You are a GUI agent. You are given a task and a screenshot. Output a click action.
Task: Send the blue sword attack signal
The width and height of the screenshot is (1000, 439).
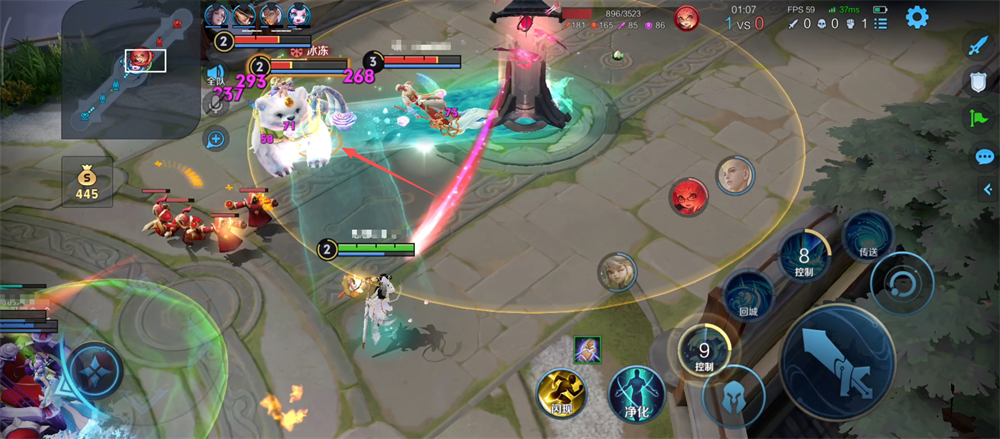pyautogui.click(x=978, y=46)
